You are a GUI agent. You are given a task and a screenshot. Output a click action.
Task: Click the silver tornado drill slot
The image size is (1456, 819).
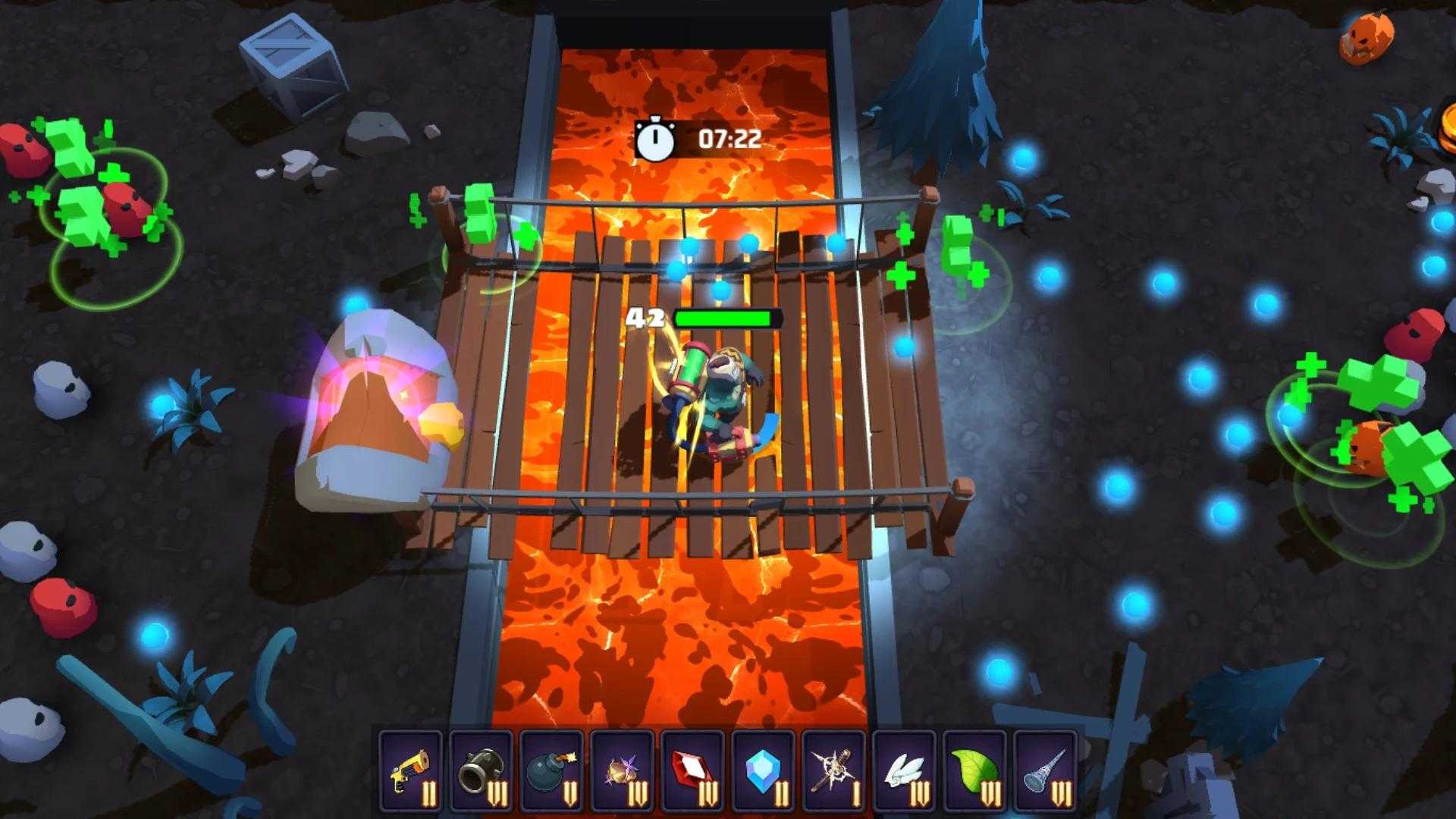(1045, 771)
